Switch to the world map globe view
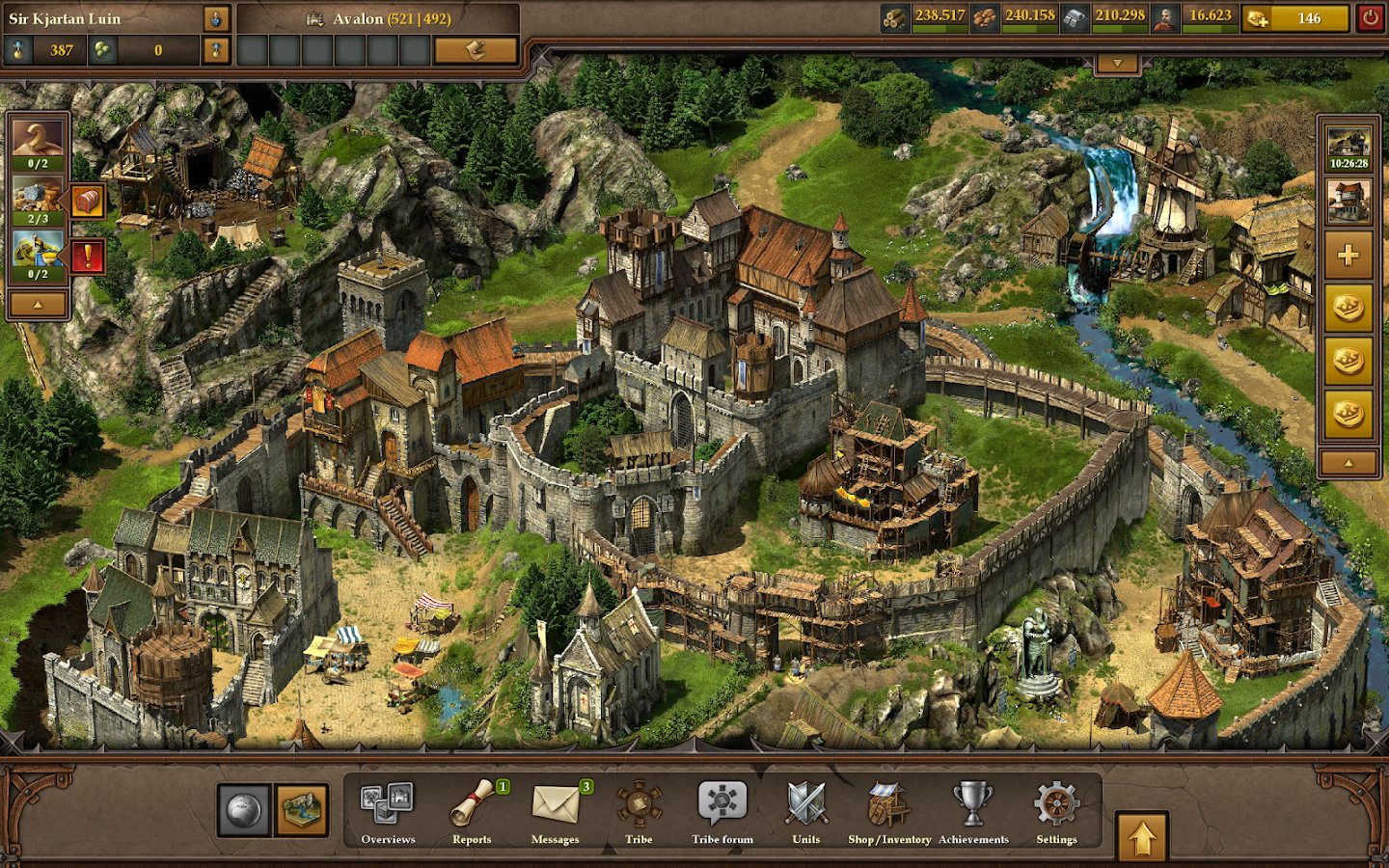This screenshot has width=1389, height=868. click(245, 810)
